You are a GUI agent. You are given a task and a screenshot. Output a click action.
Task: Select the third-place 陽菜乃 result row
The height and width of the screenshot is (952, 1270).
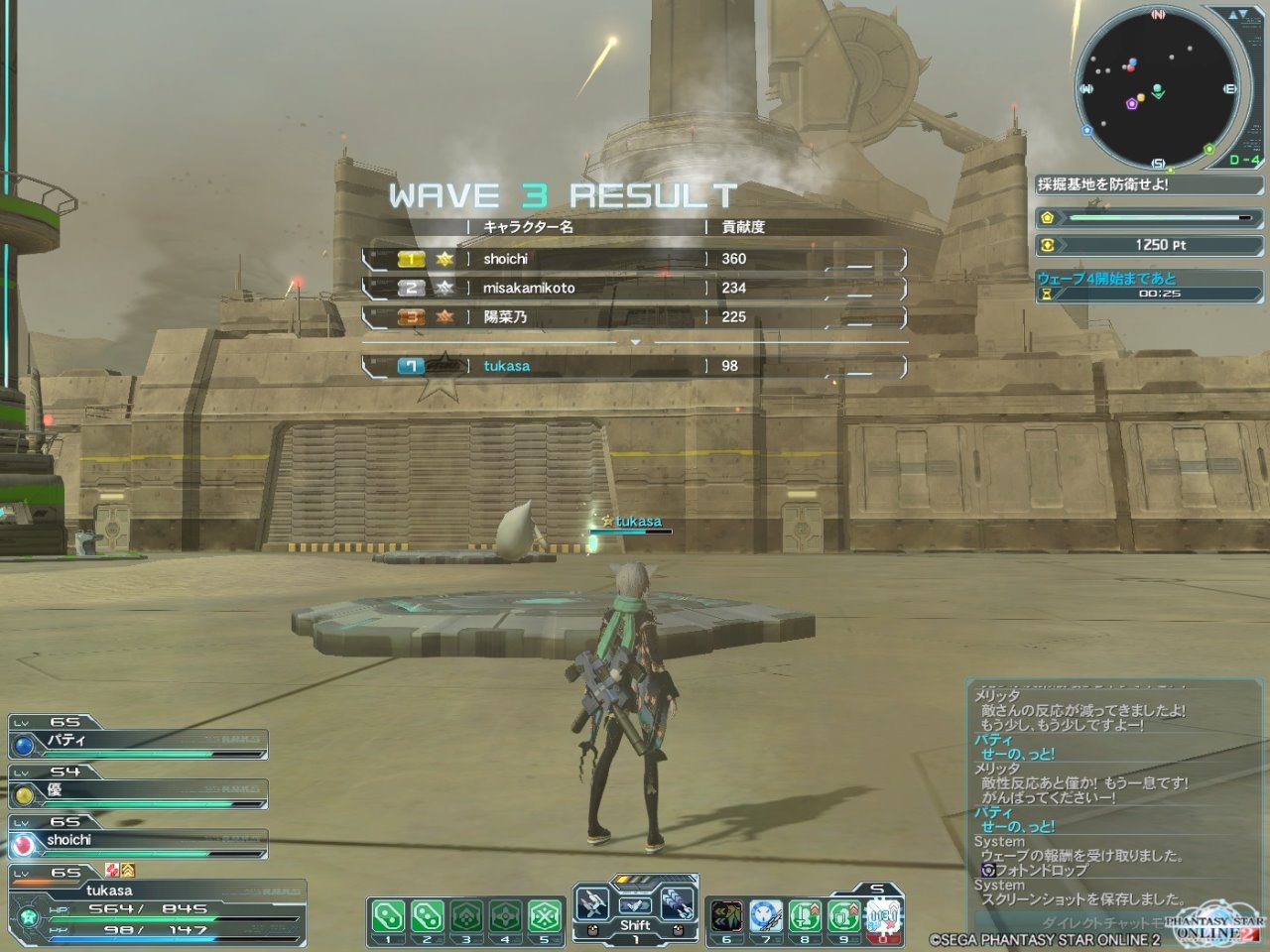pos(635,317)
